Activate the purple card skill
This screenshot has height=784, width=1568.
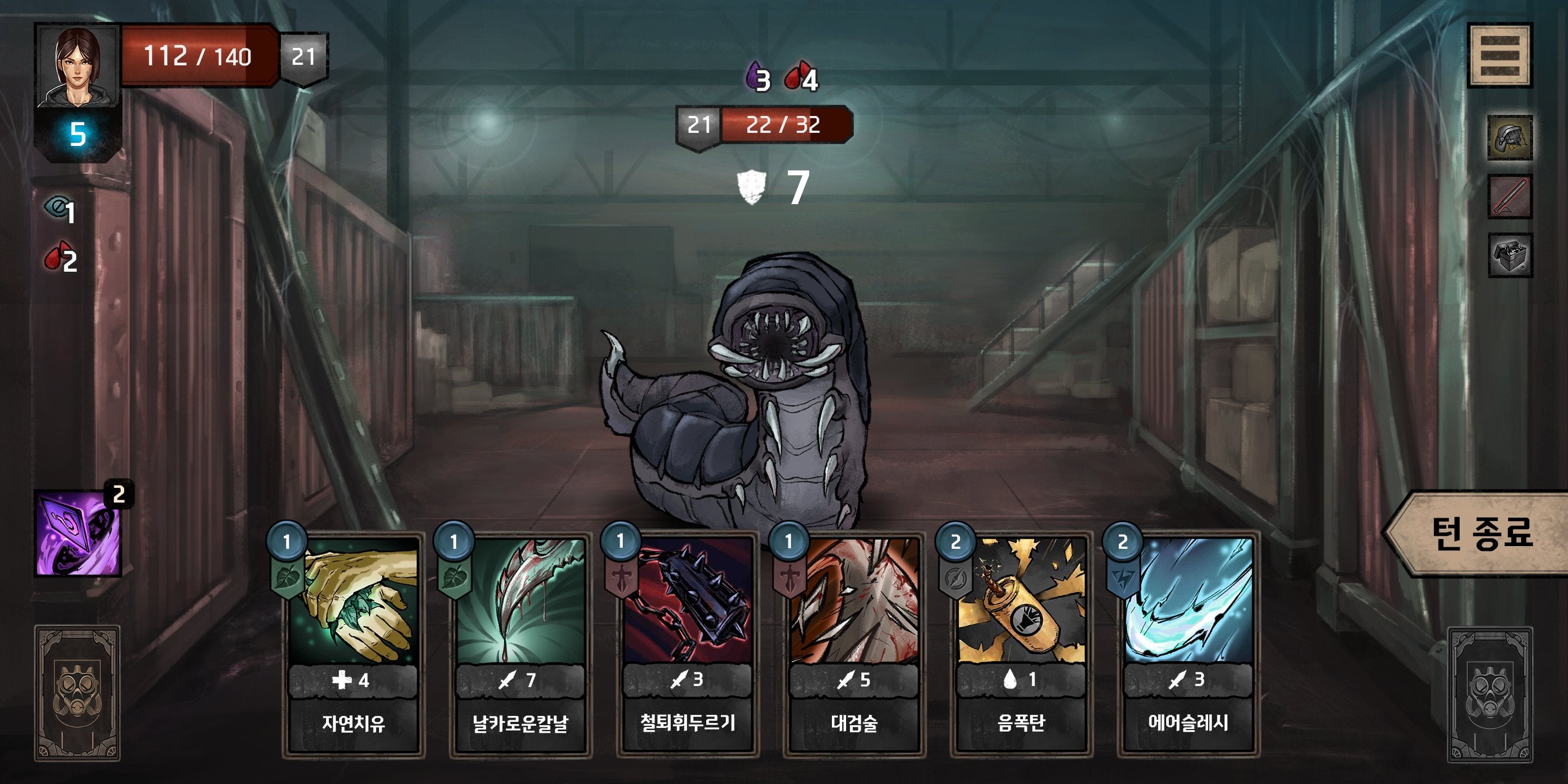[x=78, y=534]
